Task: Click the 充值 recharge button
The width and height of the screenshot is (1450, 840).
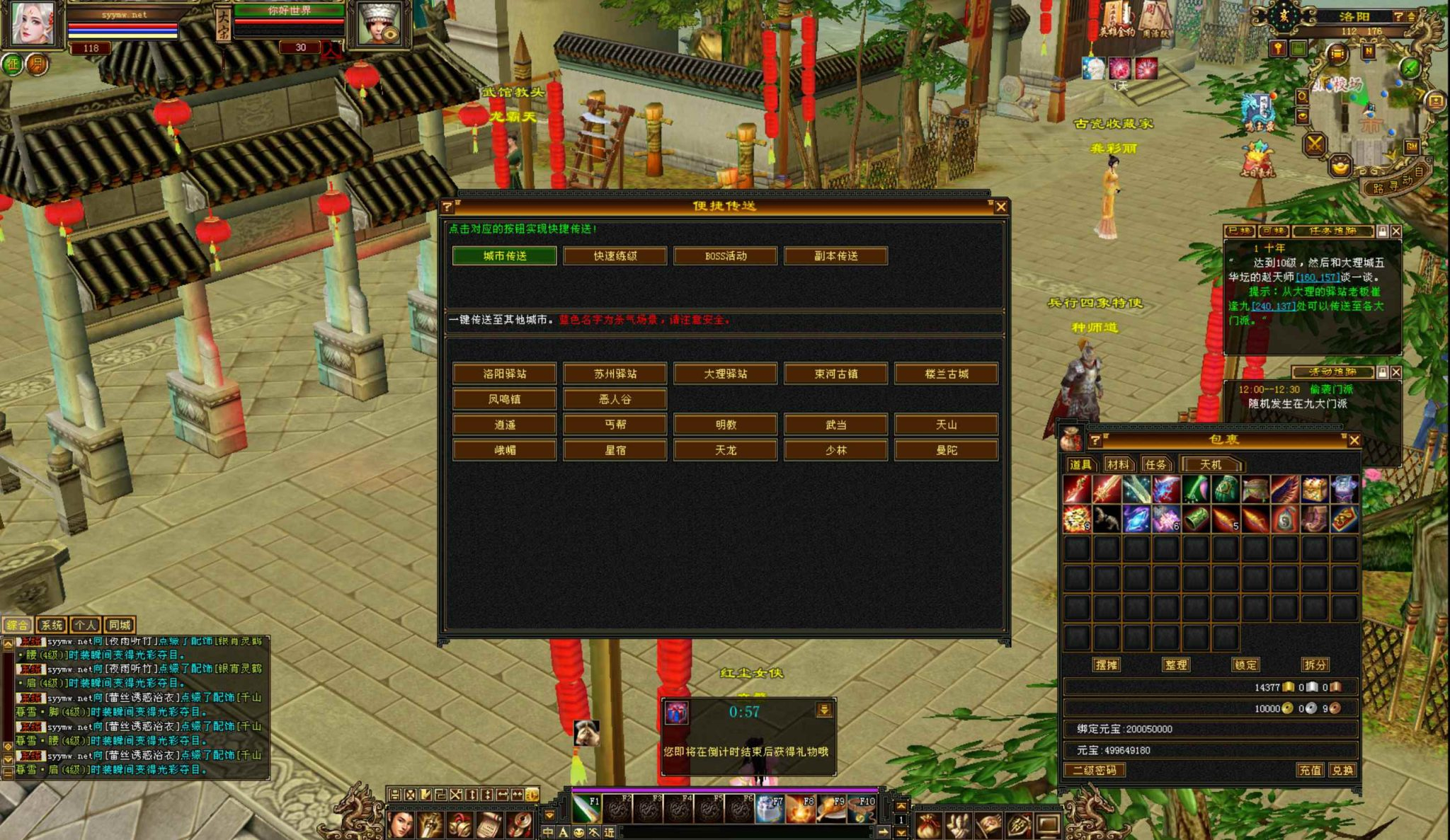Action: pos(1309,770)
